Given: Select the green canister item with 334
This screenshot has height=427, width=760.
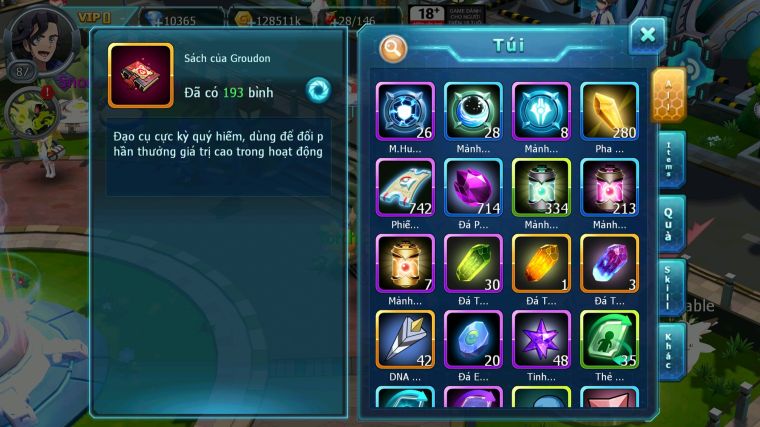Looking at the screenshot, I should [541, 187].
